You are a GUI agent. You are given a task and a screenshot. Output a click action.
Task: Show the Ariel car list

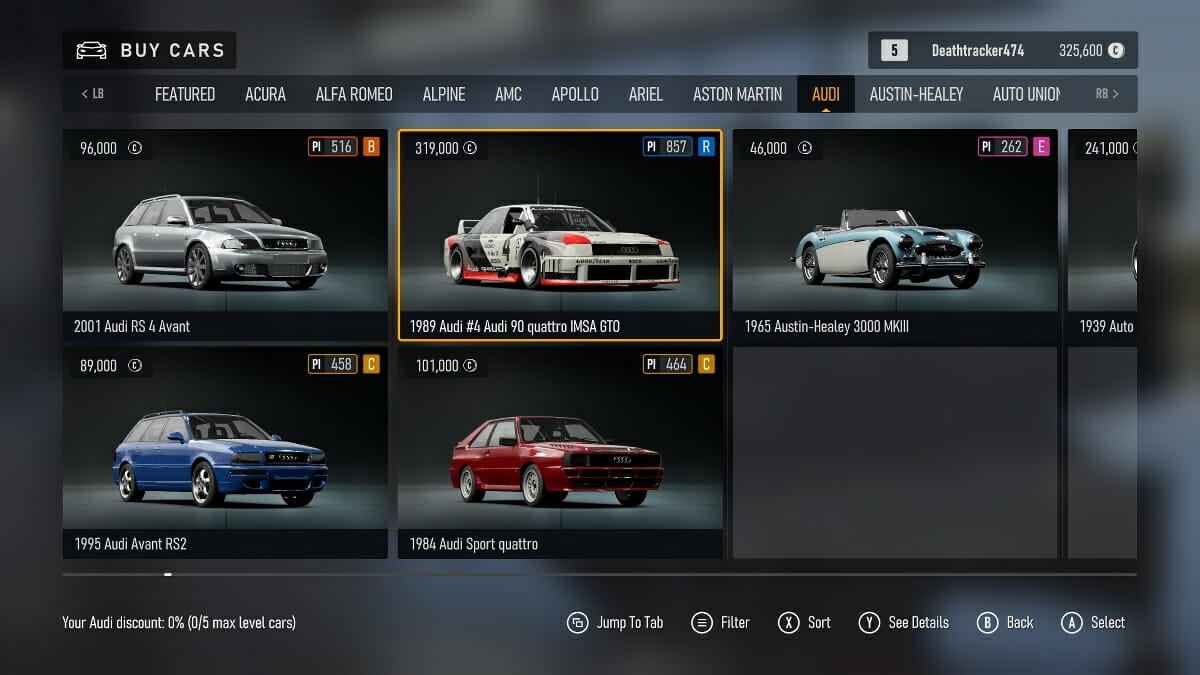click(645, 94)
